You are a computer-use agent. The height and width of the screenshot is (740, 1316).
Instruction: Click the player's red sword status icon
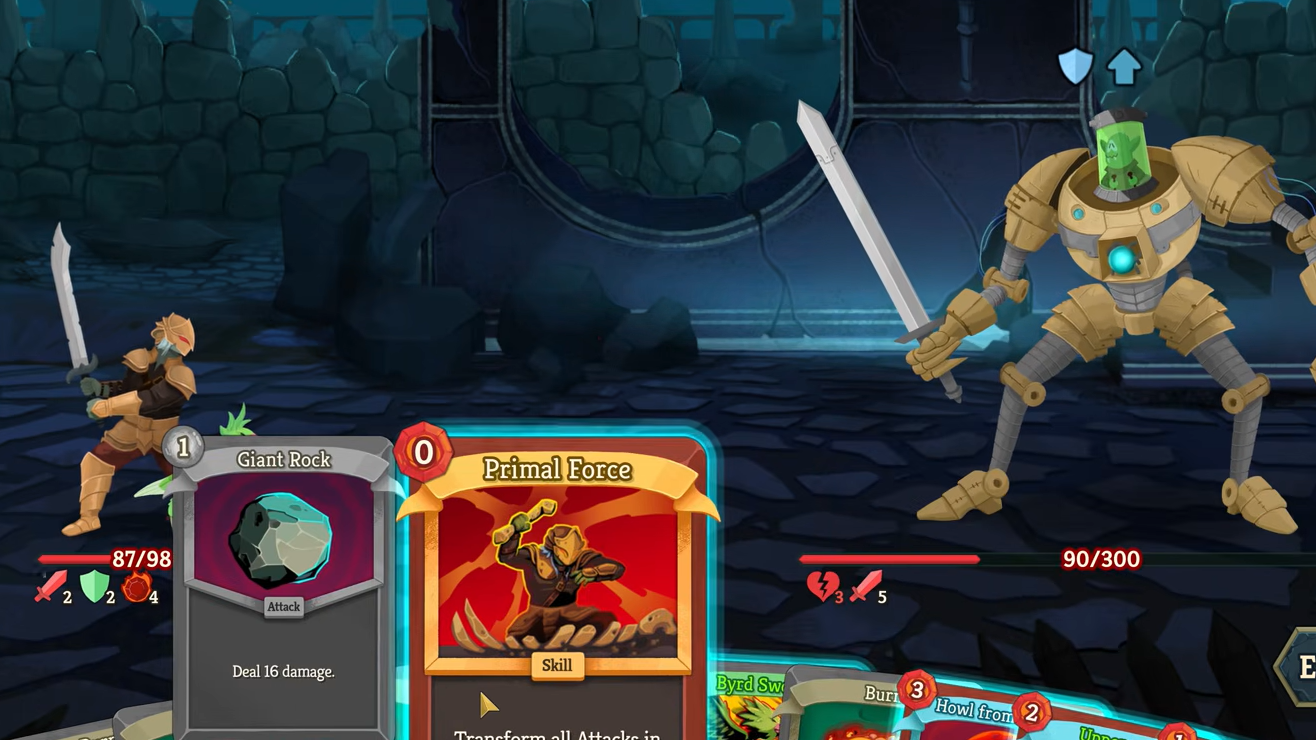point(51,587)
